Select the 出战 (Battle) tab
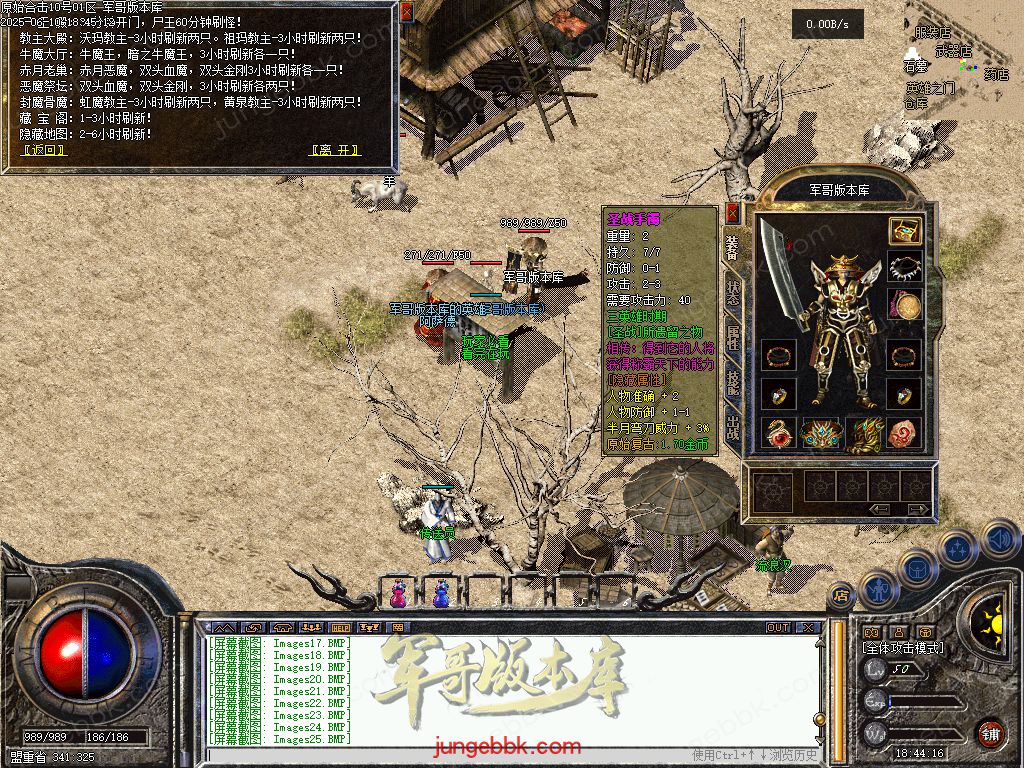Image resolution: width=1024 pixels, height=768 pixels. click(732, 430)
